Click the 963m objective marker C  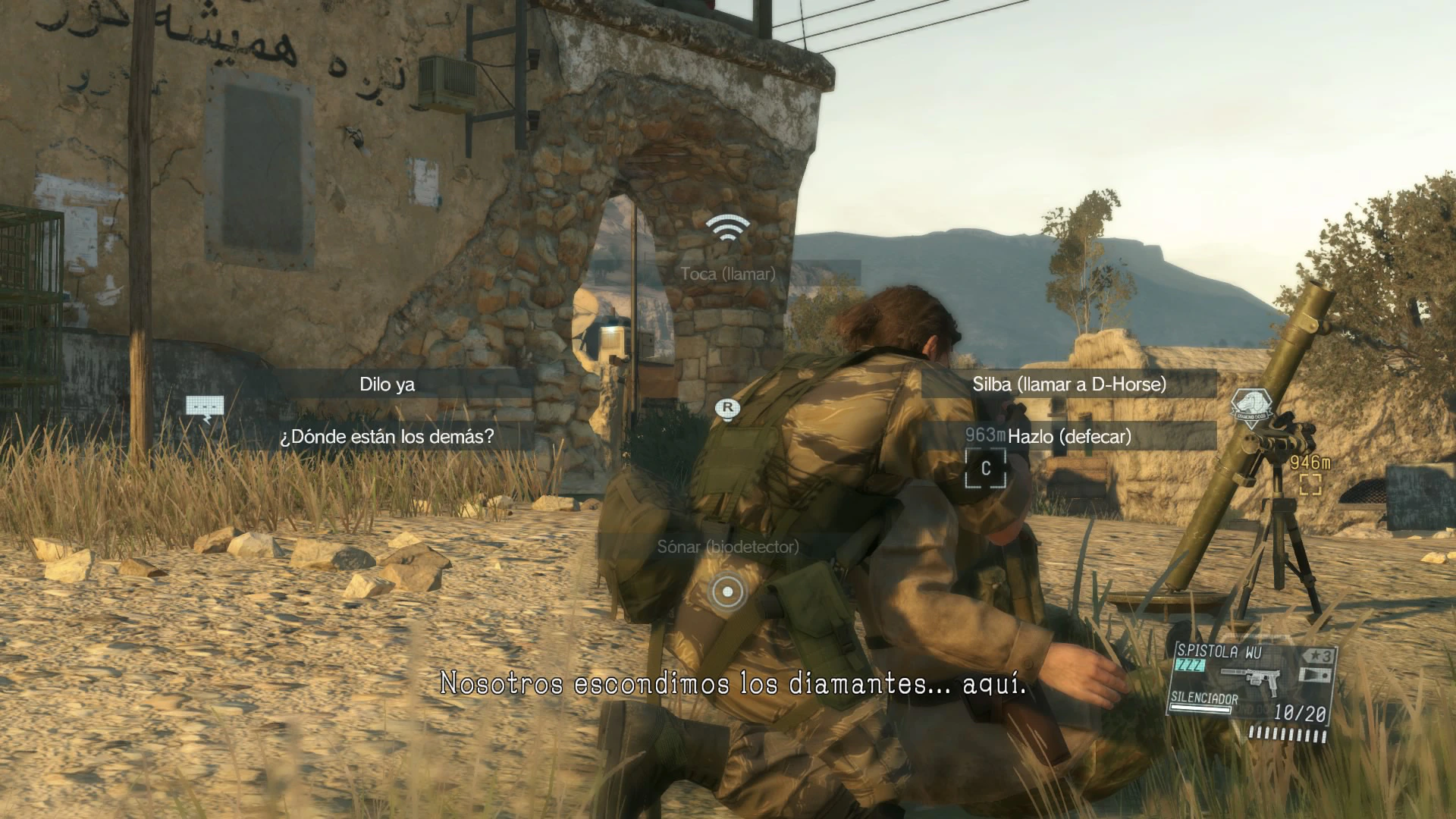point(985,468)
